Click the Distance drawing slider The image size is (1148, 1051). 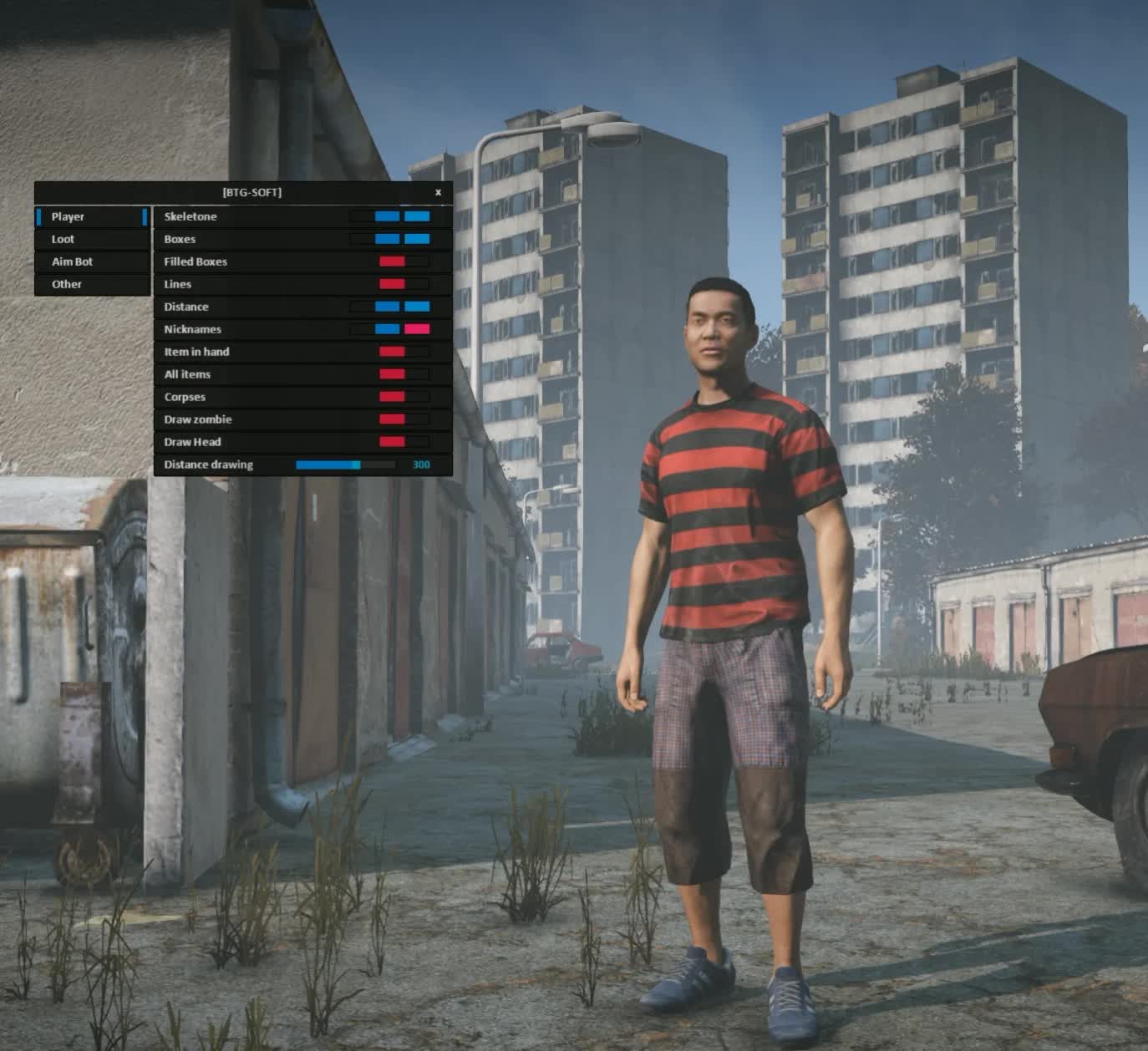click(345, 465)
